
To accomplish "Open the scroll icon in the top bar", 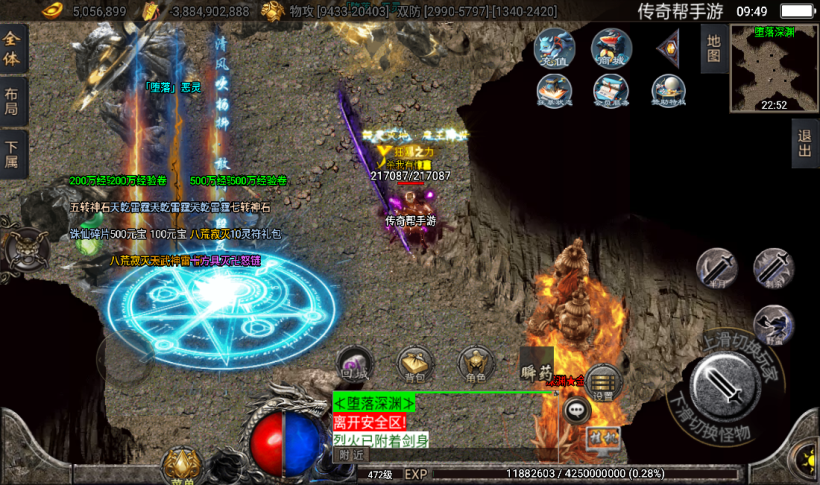I will [611, 91].
